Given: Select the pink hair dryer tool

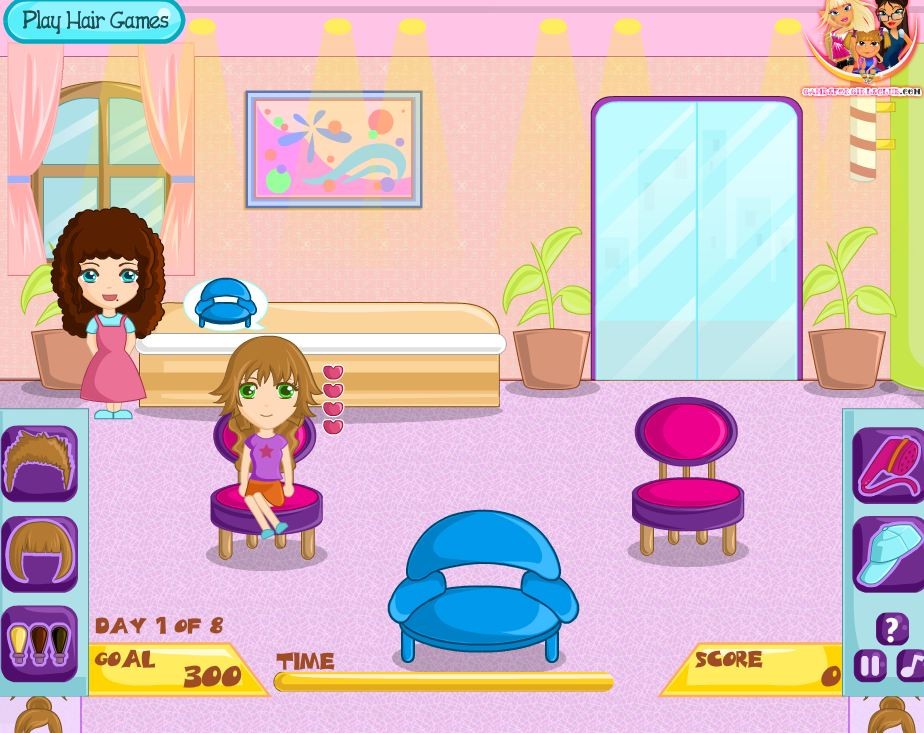Looking at the screenshot, I should click(x=888, y=465).
